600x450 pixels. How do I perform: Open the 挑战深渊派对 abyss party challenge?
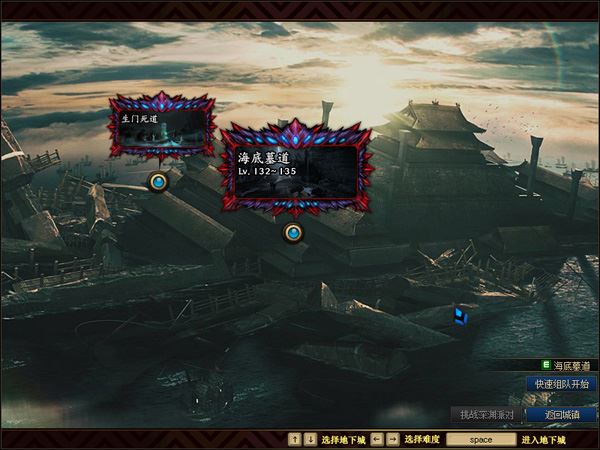[487, 414]
